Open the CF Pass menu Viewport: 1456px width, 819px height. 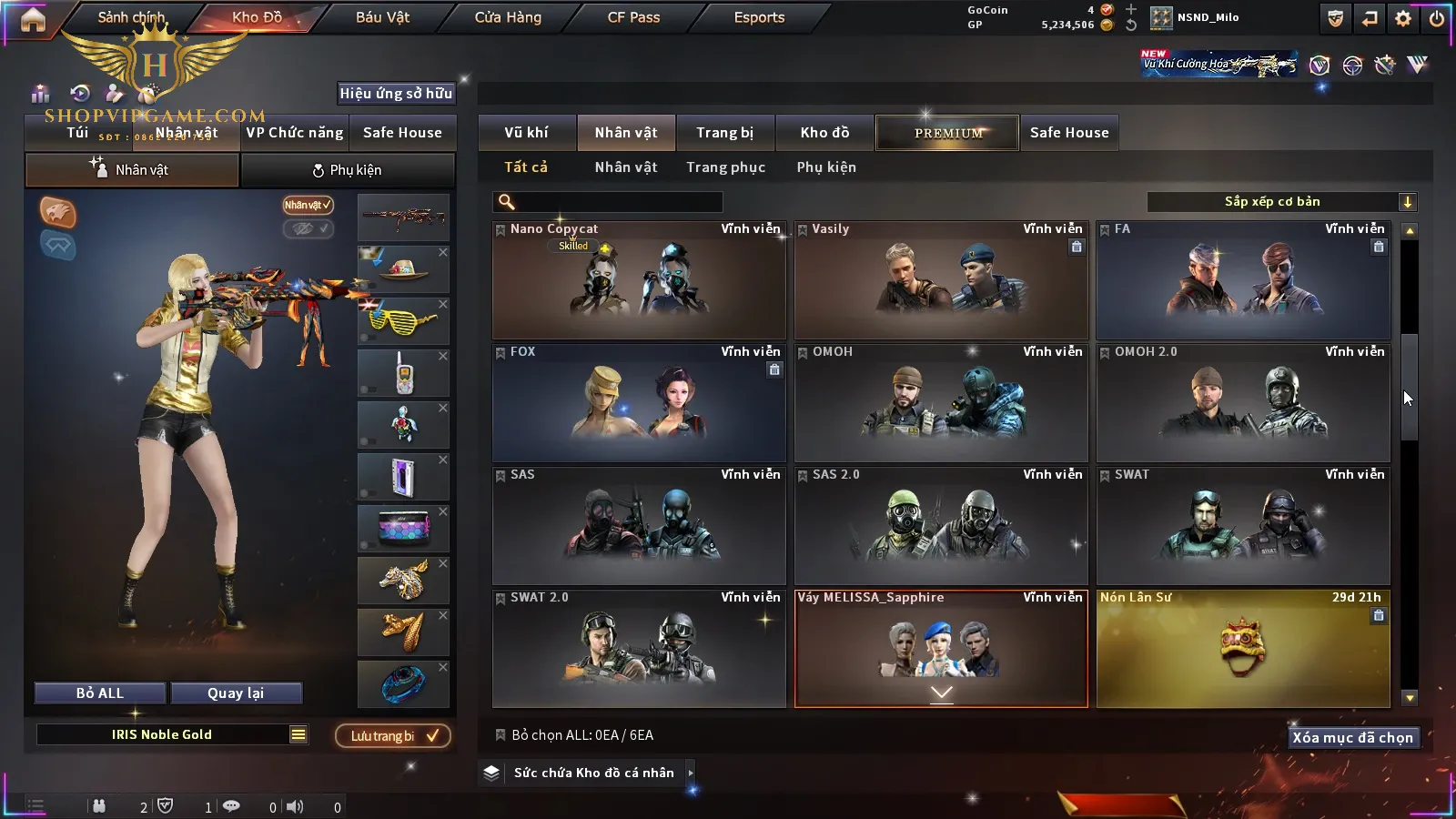[x=633, y=17]
